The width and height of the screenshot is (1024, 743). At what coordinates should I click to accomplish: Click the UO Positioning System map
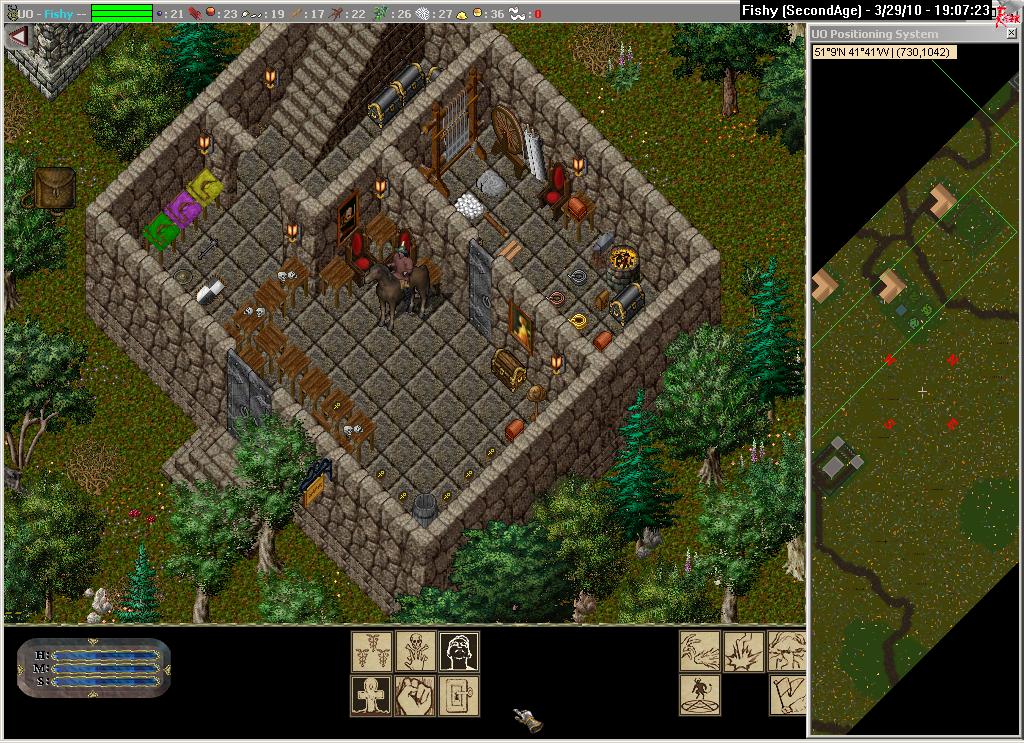pyautogui.click(x=914, y=400)
